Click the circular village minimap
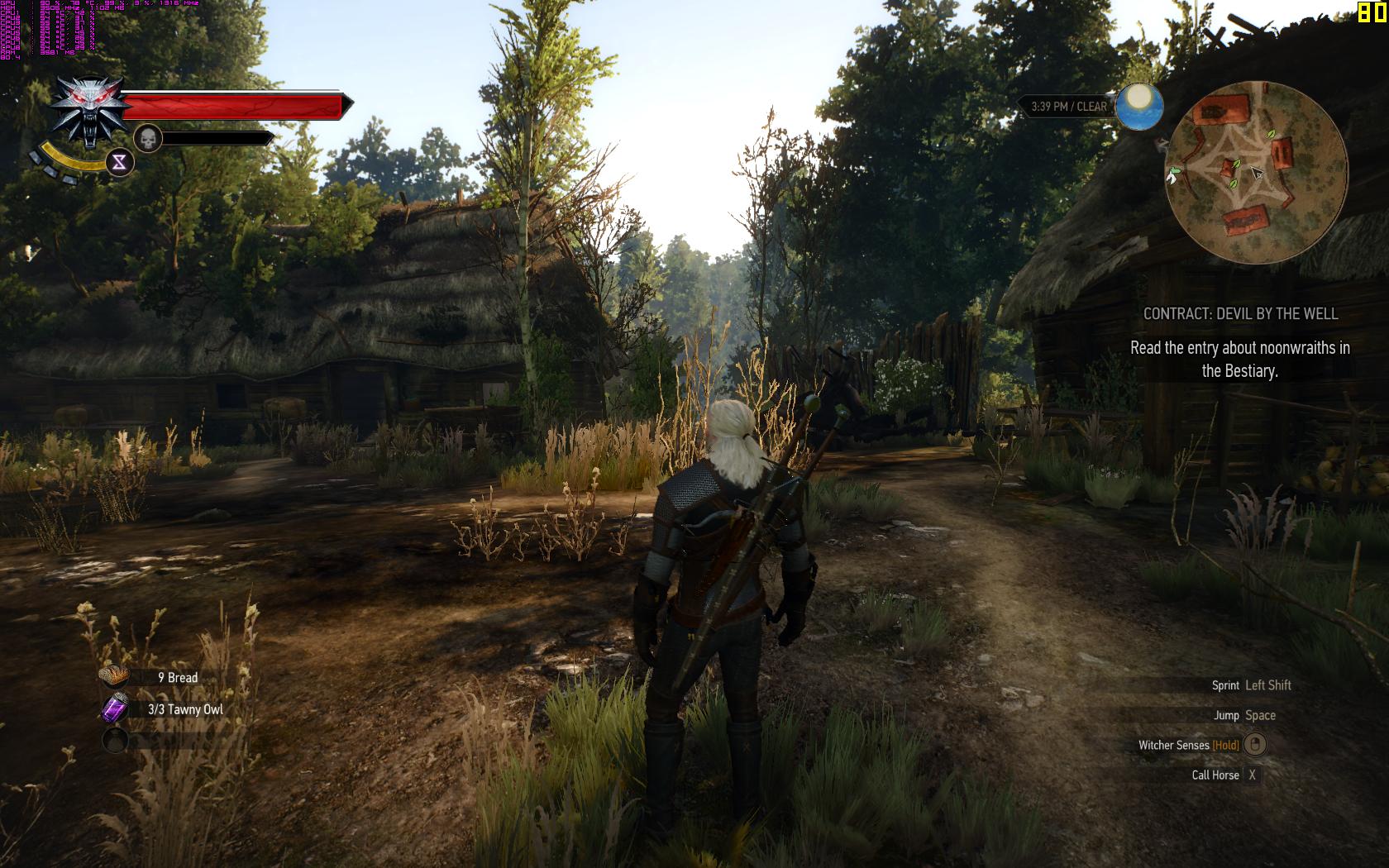 pos(1256,172)
